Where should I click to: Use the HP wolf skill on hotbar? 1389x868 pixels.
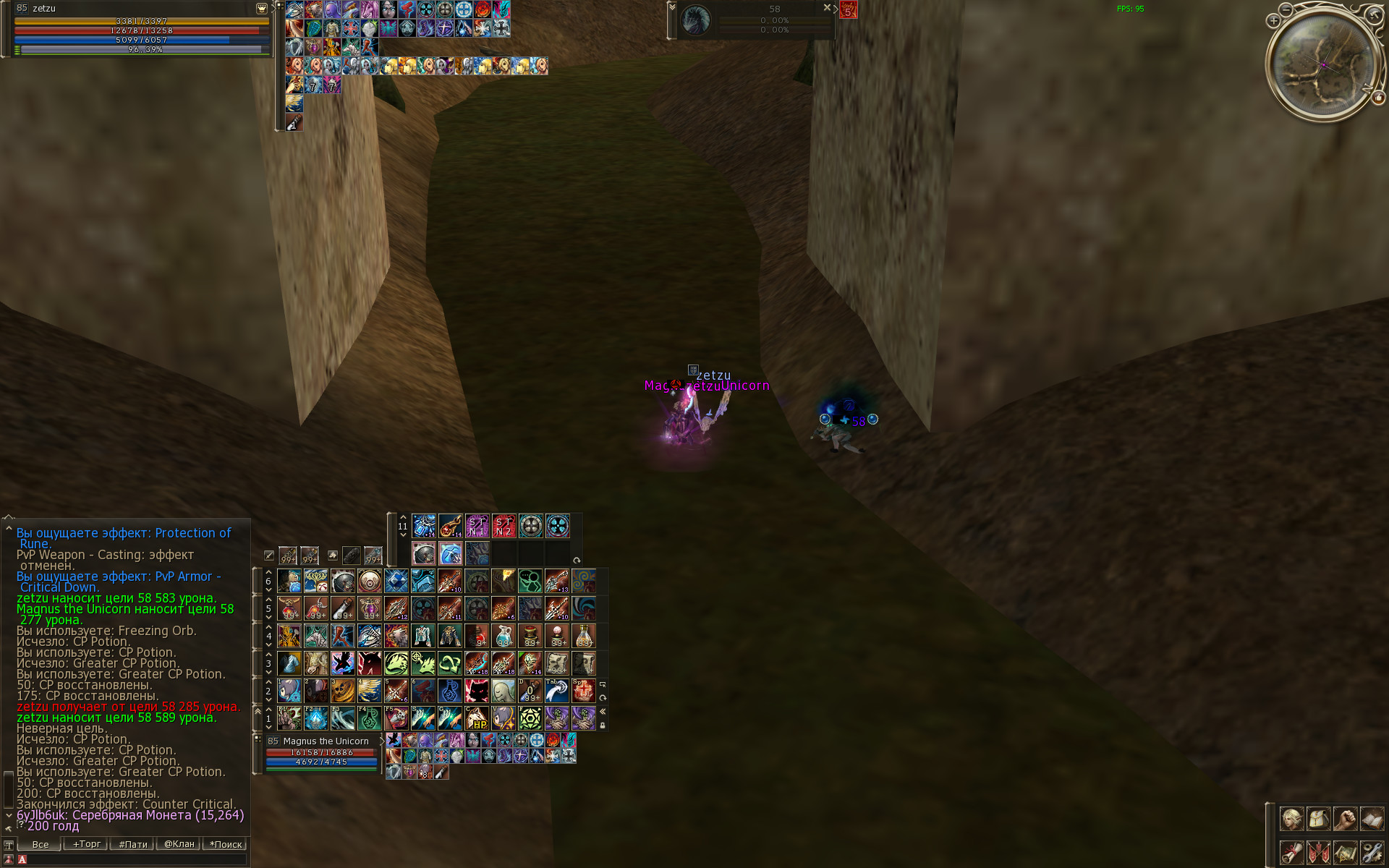pos(477,718)
